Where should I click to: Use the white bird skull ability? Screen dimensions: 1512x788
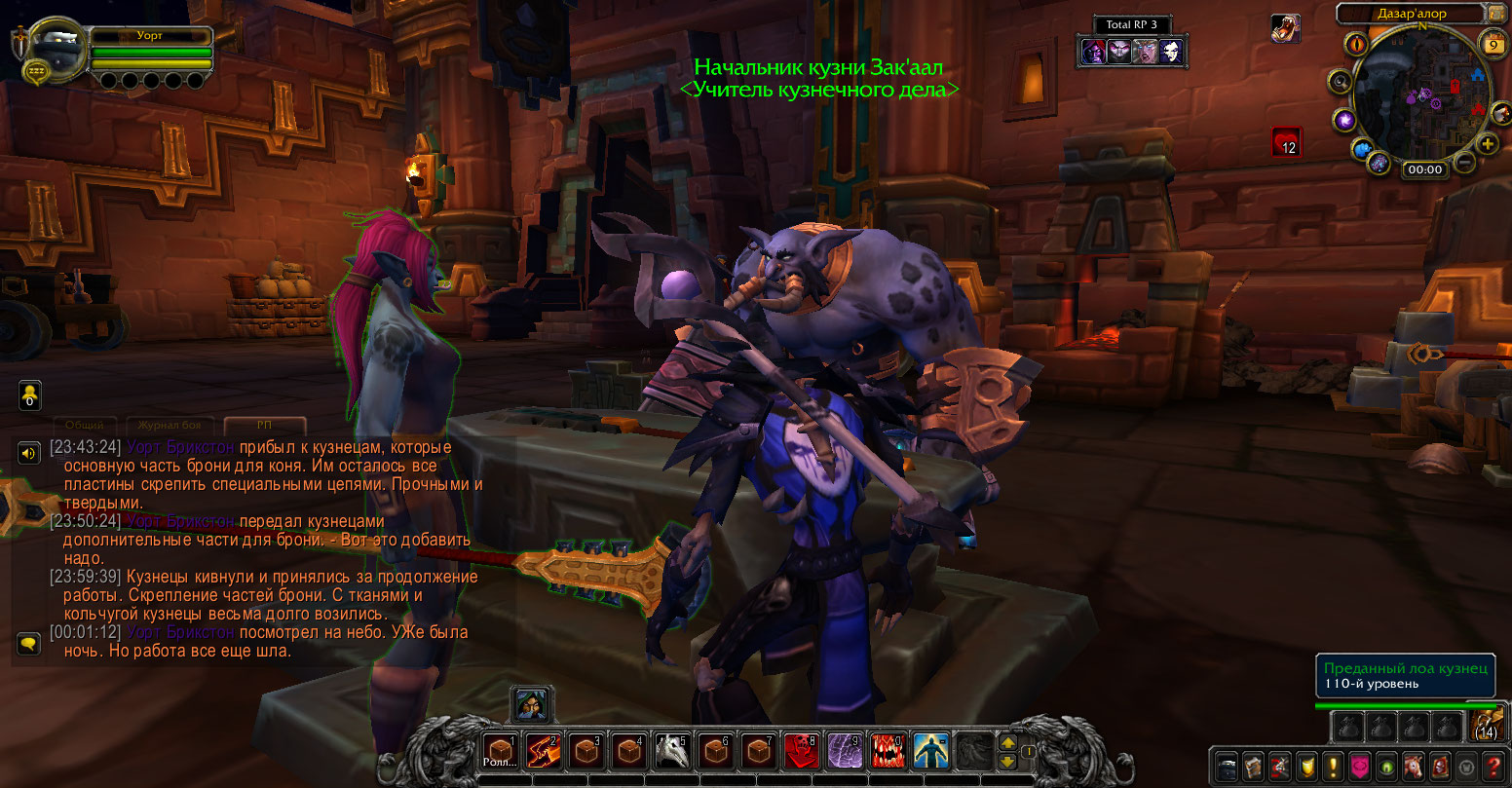[x=670, y=751]
